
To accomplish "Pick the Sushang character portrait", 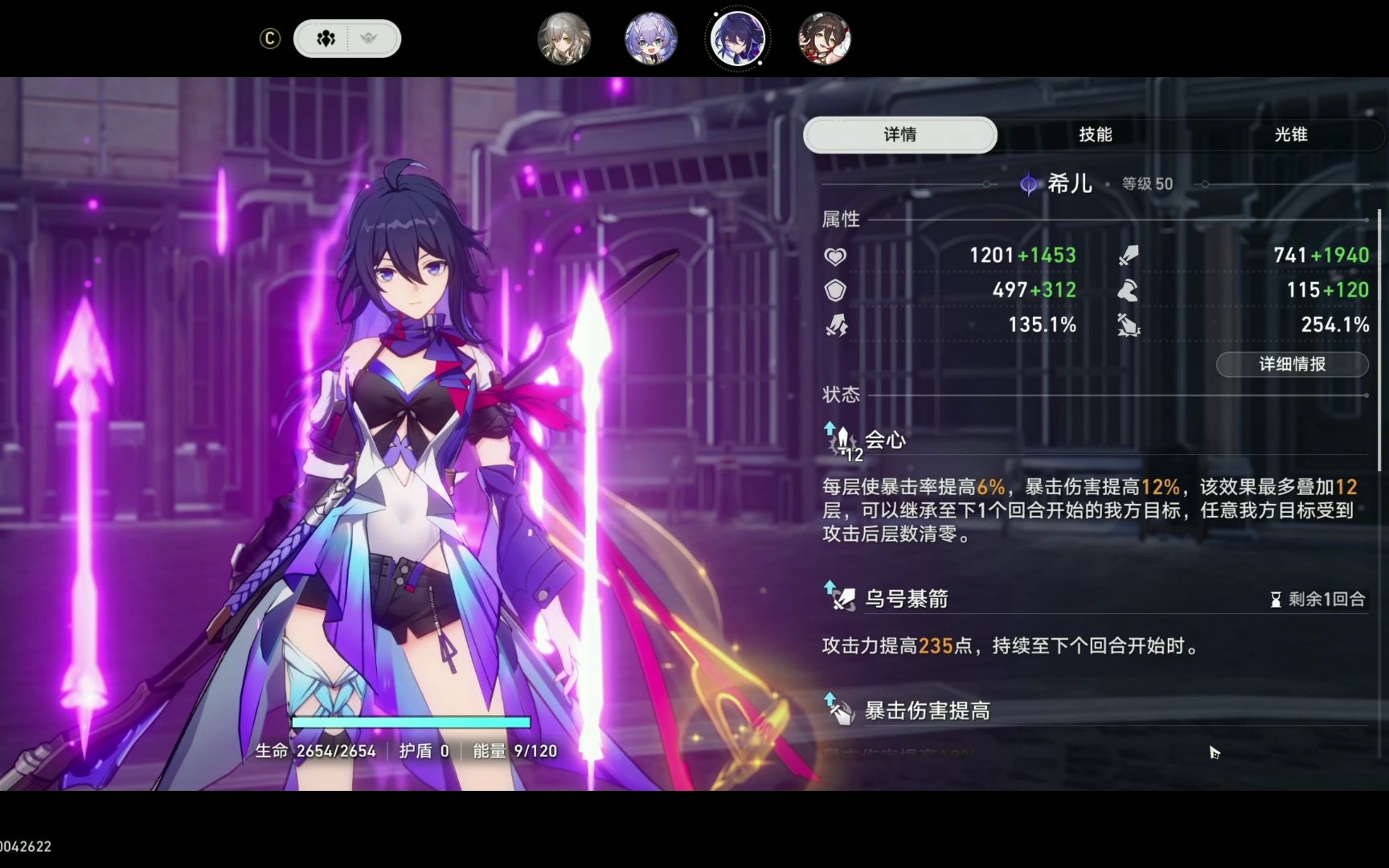I will tap(824, 39).
